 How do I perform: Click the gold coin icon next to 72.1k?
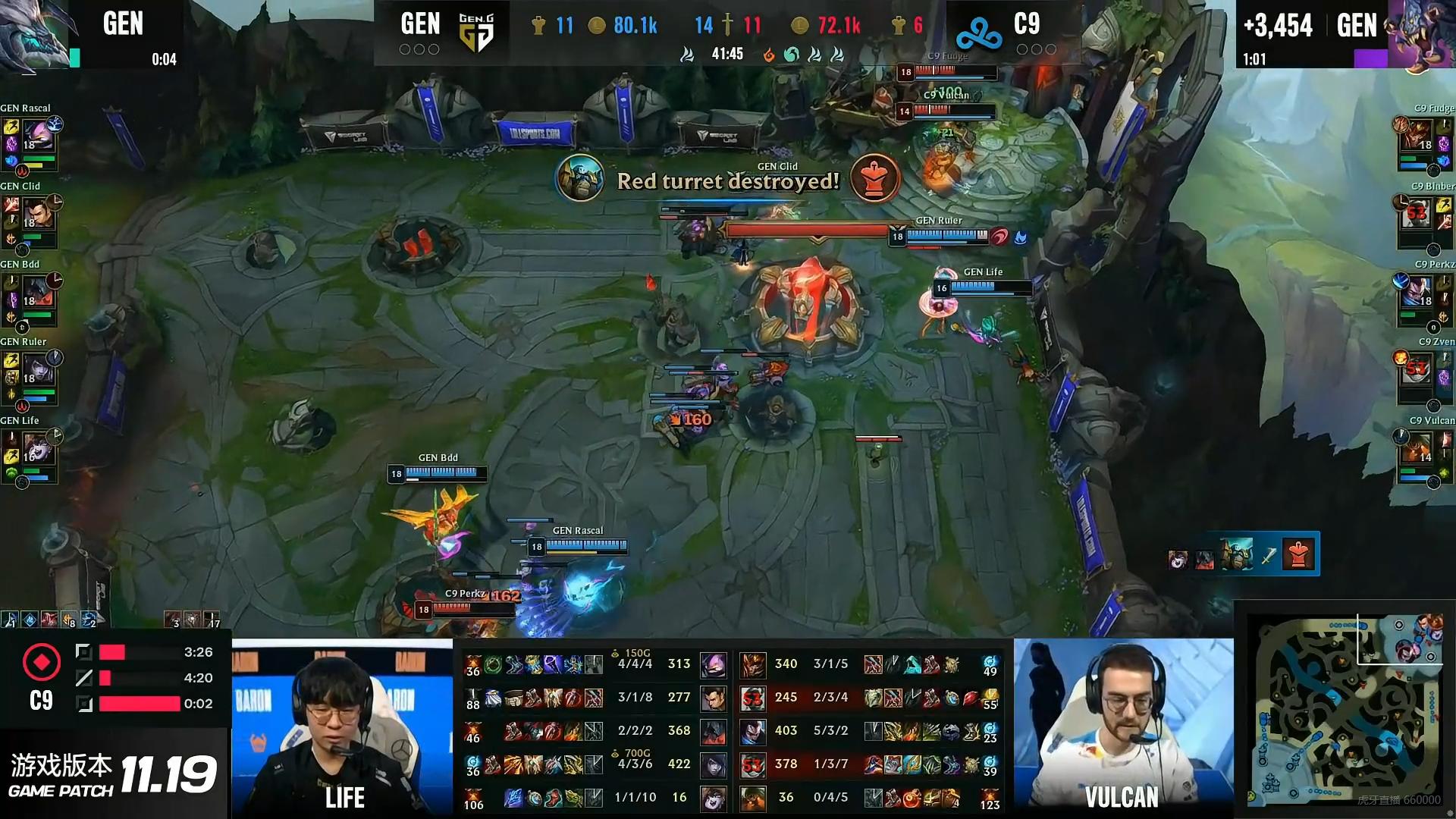point(799,24)
